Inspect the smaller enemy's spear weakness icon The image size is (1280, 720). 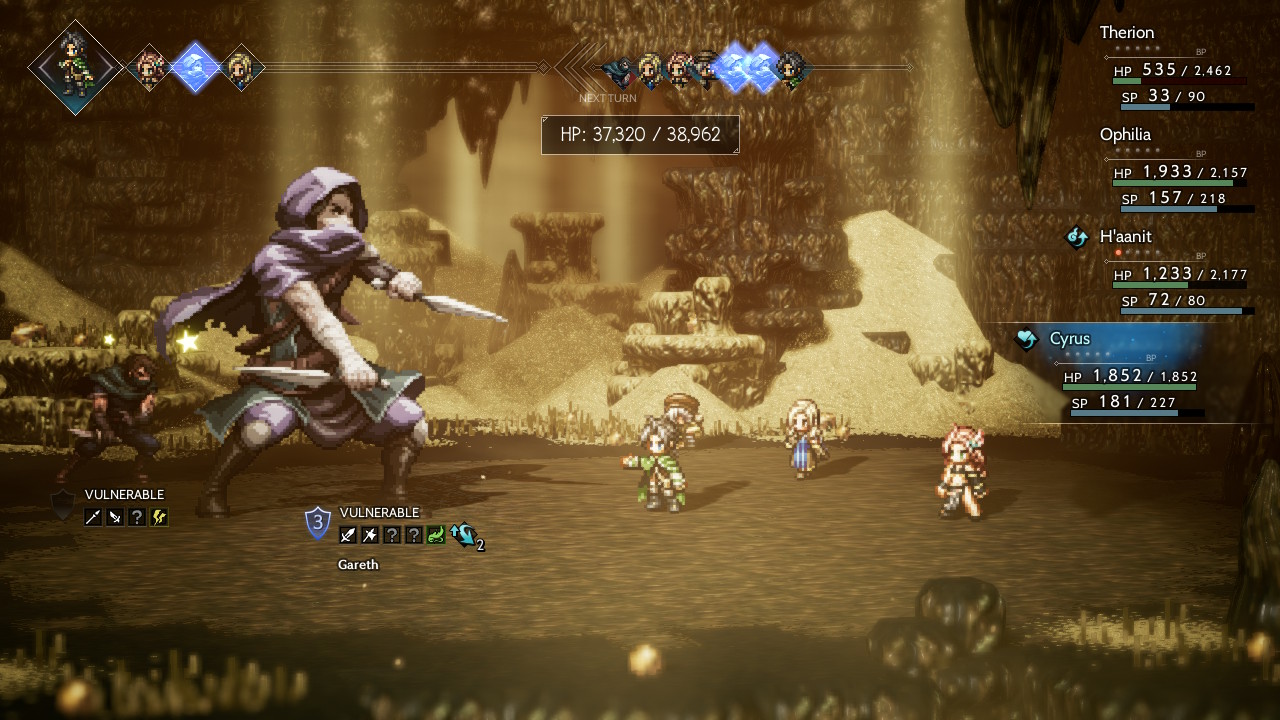coord(93,517)
